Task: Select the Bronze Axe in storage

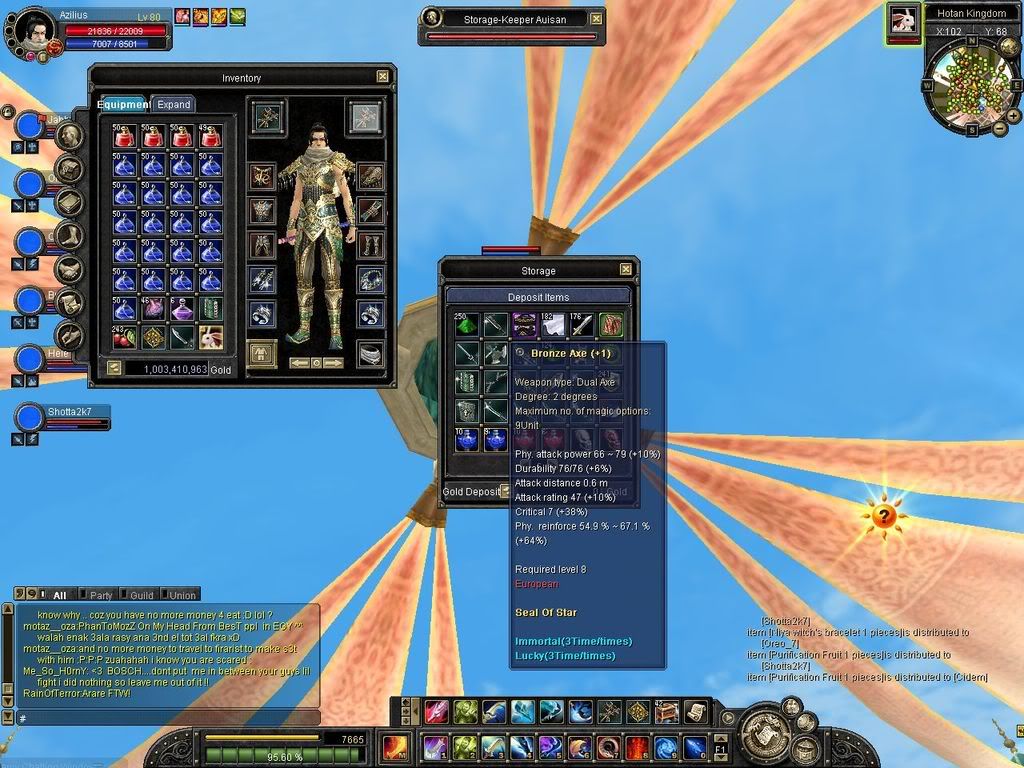Action: point(496,354)
